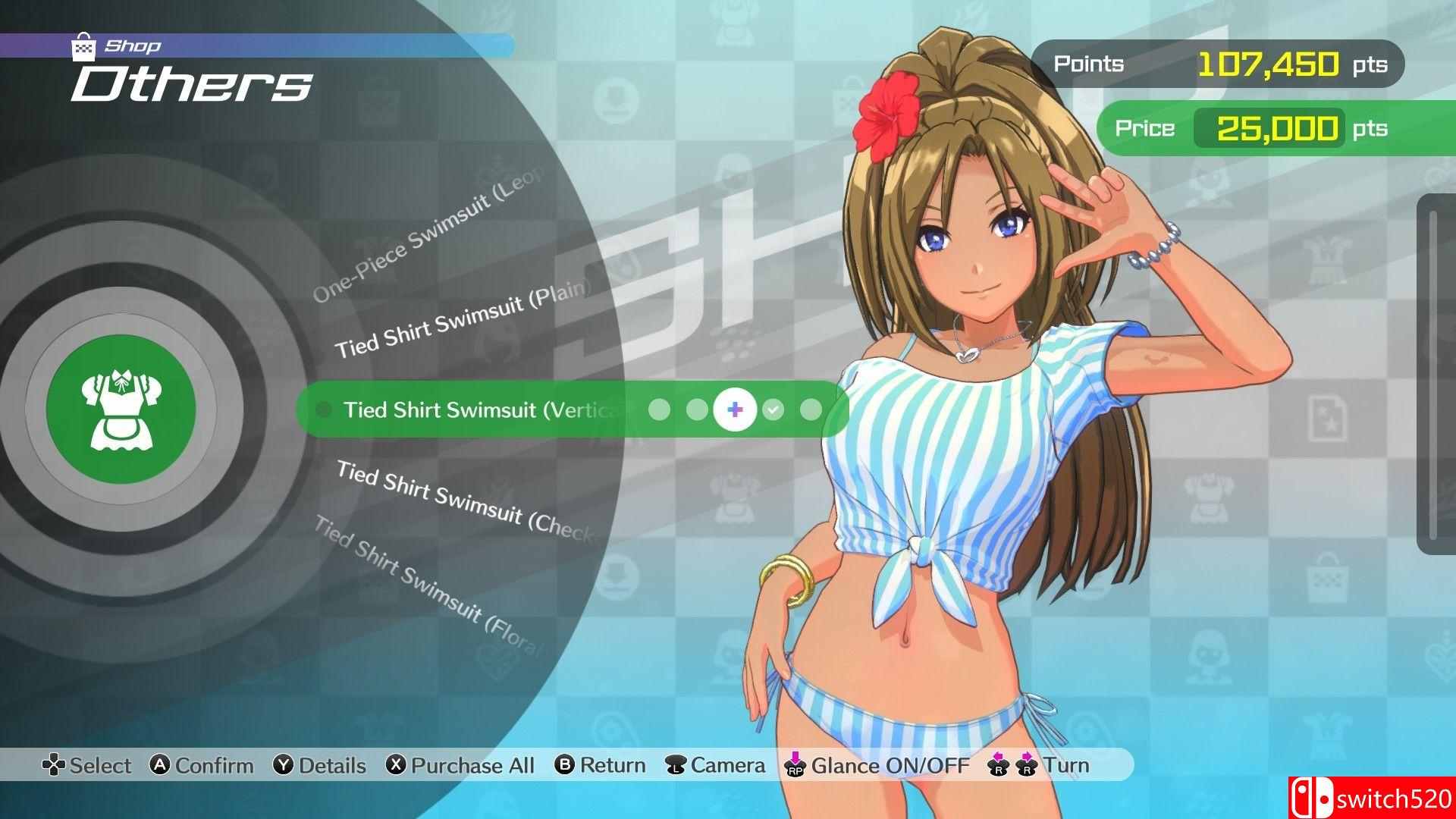
Task: Click the checkmark color variant already owned
Action: pos(773,409)
